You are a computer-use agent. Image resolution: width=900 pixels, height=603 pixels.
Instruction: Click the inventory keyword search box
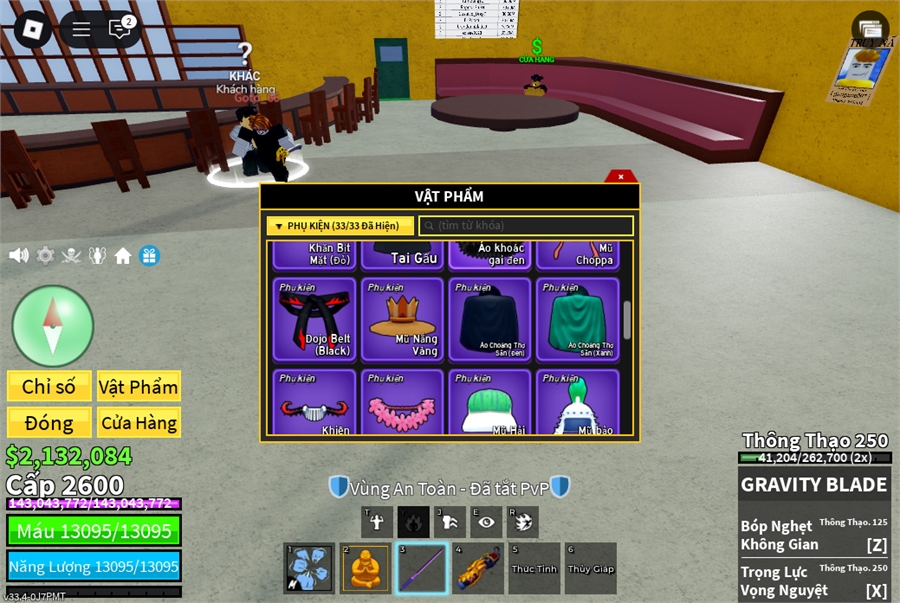tap(526, 226)
